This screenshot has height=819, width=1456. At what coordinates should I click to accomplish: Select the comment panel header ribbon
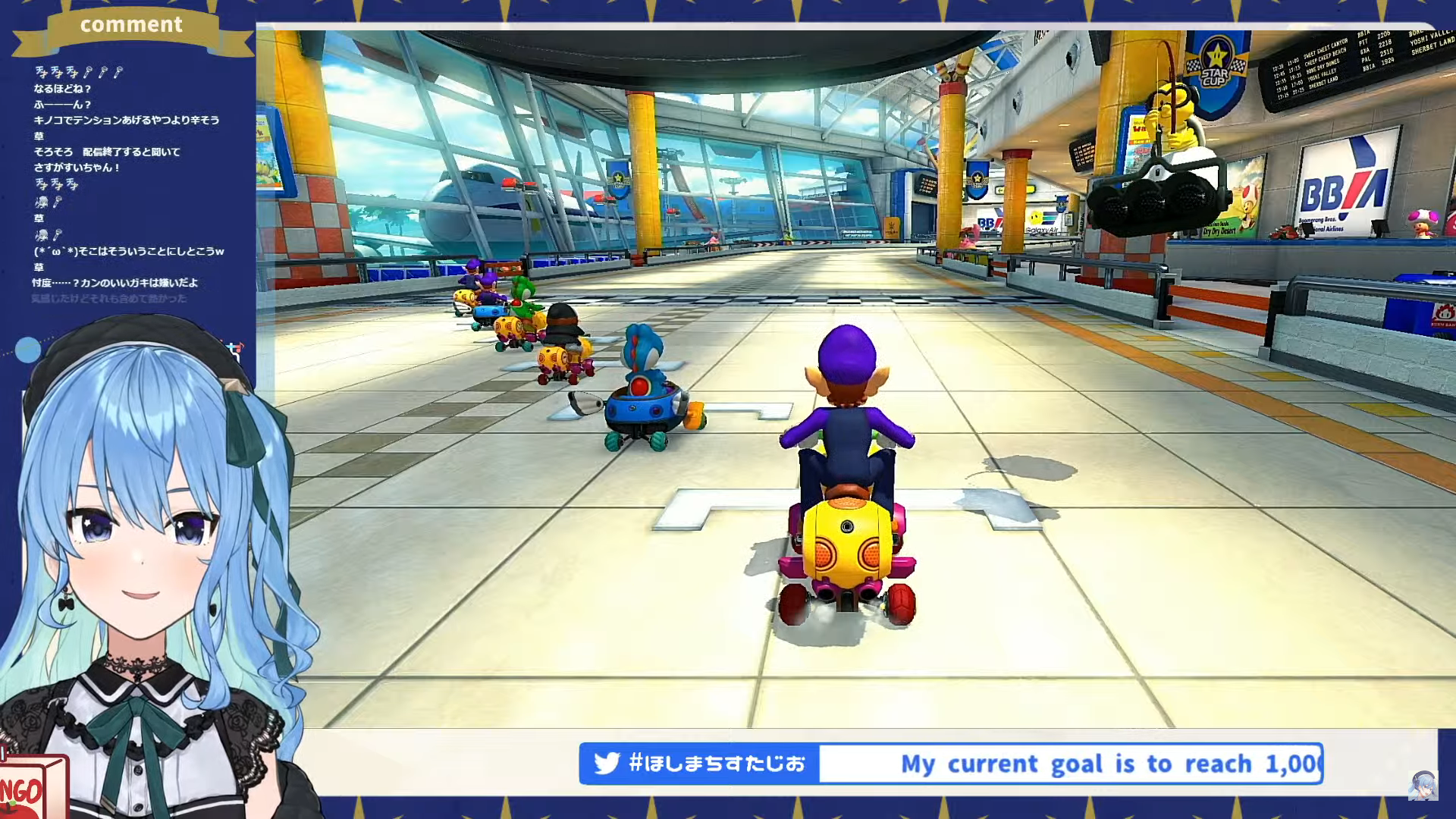131,26
